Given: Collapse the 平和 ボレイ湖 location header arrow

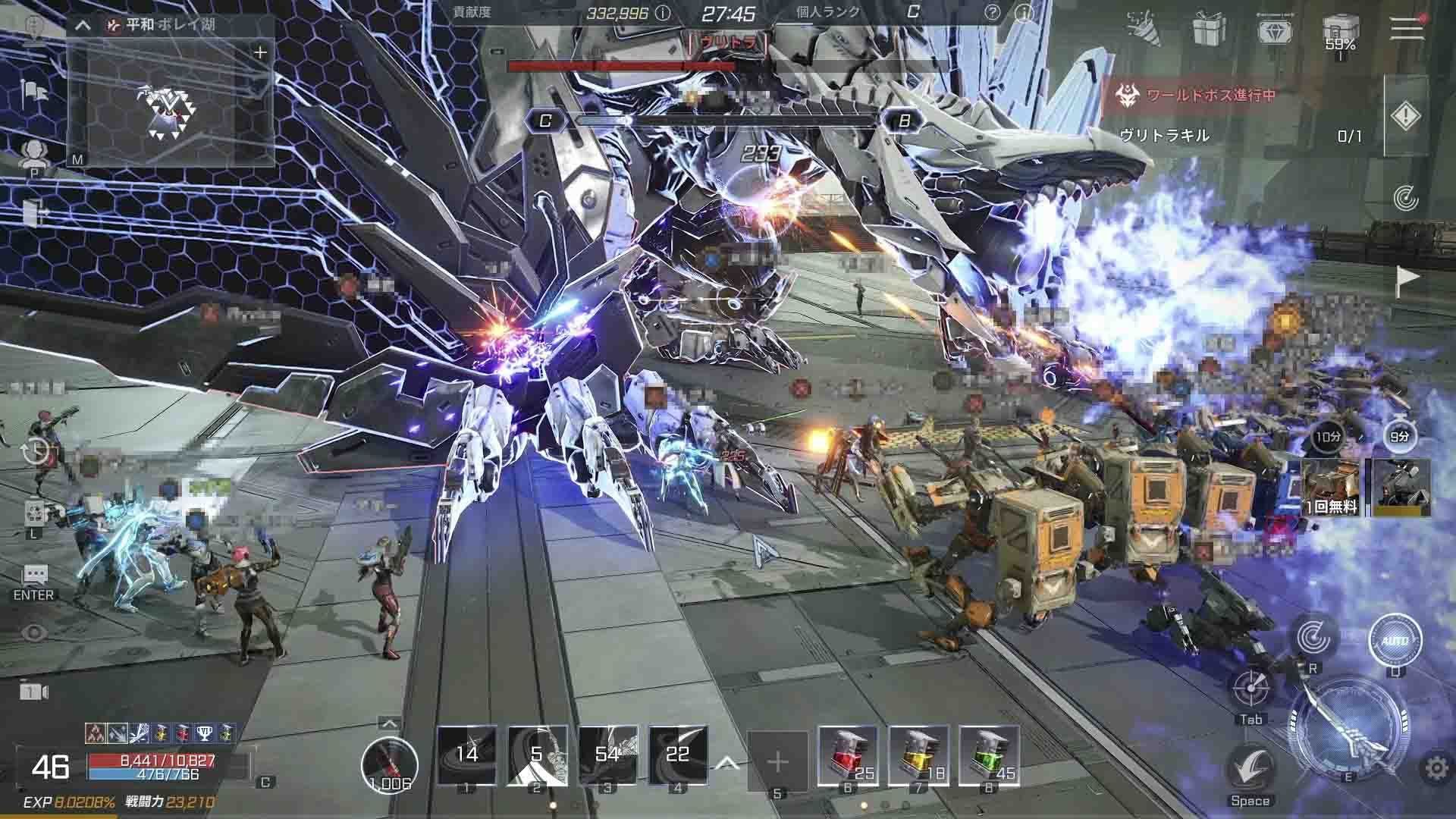Looking at the screenshot, I should (x=83, y=25).
